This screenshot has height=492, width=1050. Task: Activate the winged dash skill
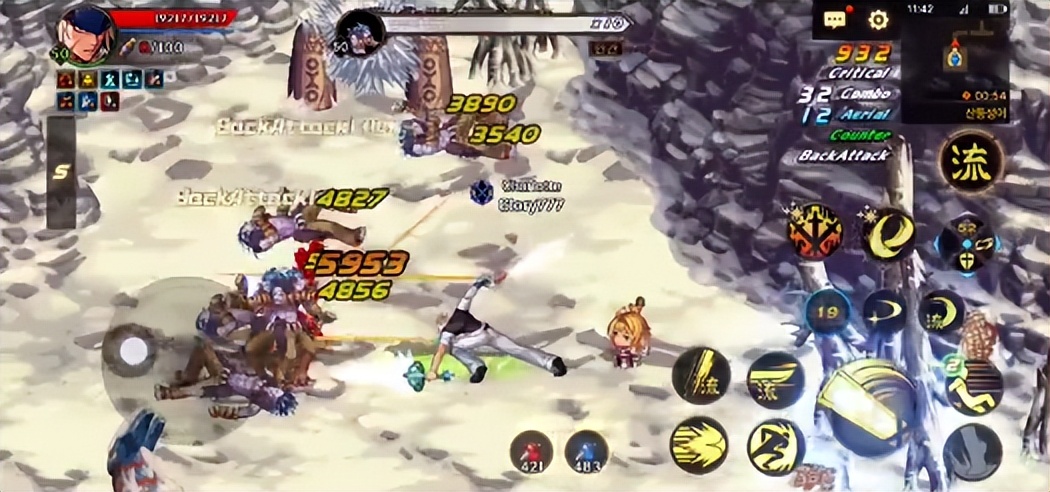[775, 380]
